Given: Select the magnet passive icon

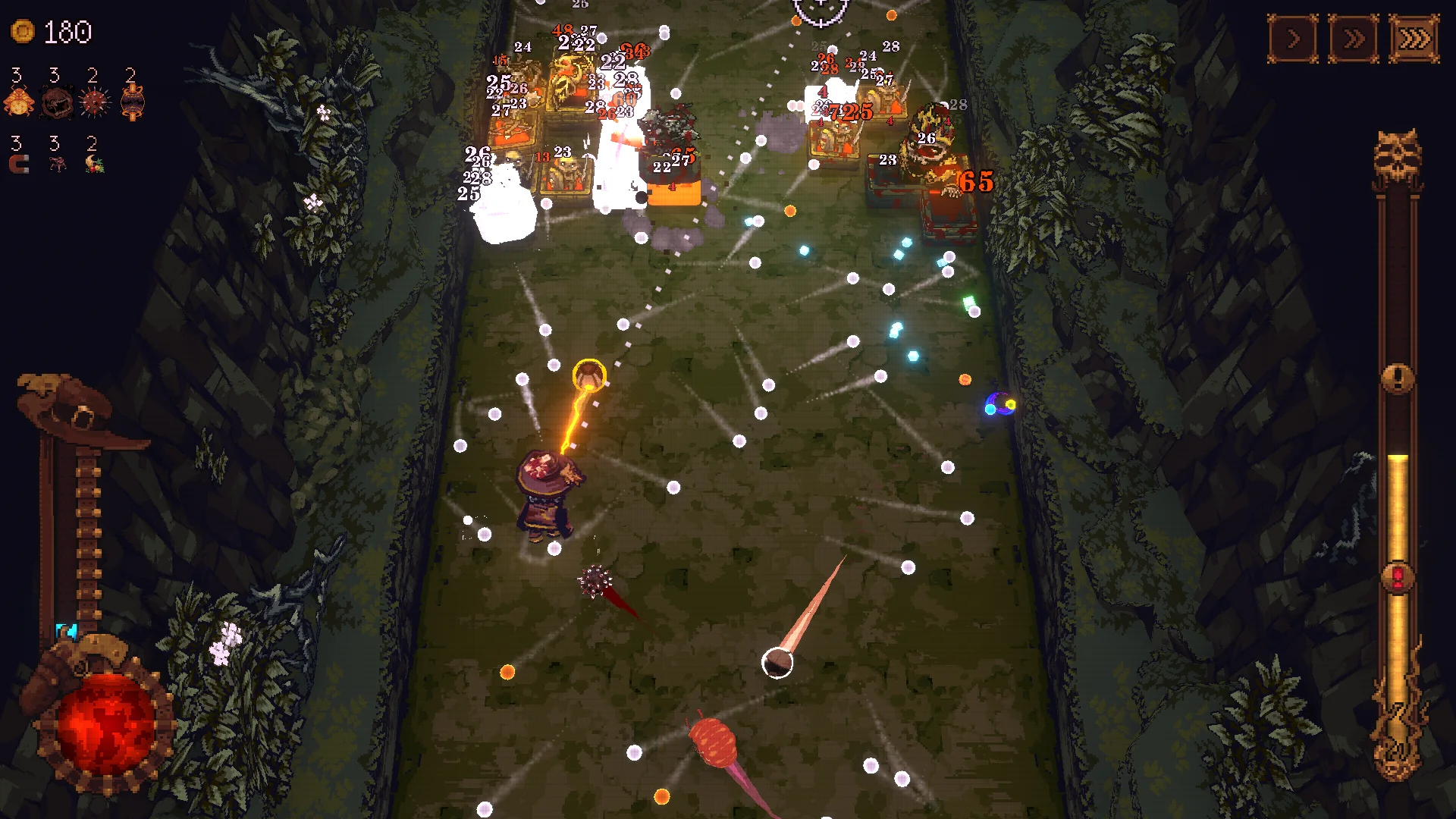Looking at the screenshot, I should click(x=17, y=164).
